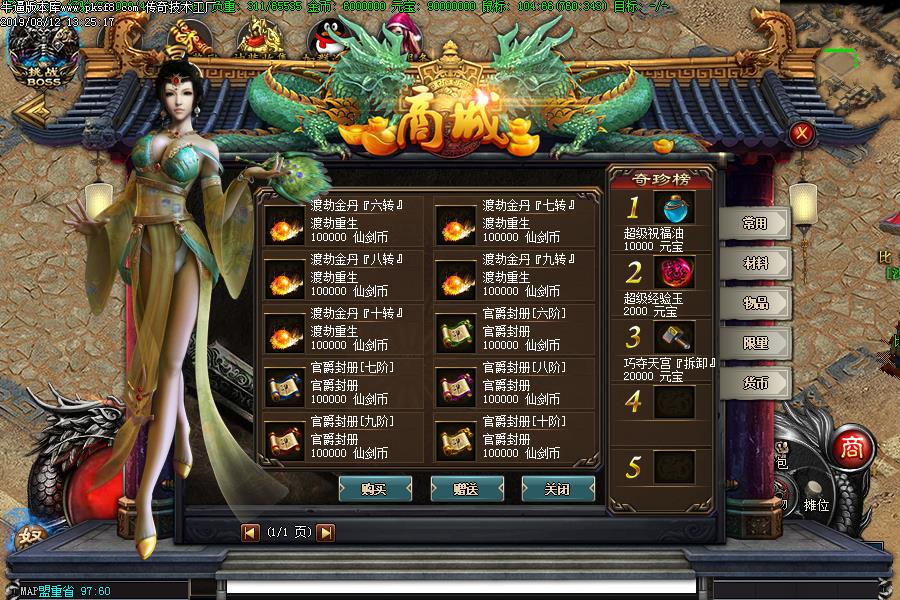Select 超级经验玉 in the ranking list
Image resolution: width=900 pixels, height=600 pixels.
[x=675, y=273]
